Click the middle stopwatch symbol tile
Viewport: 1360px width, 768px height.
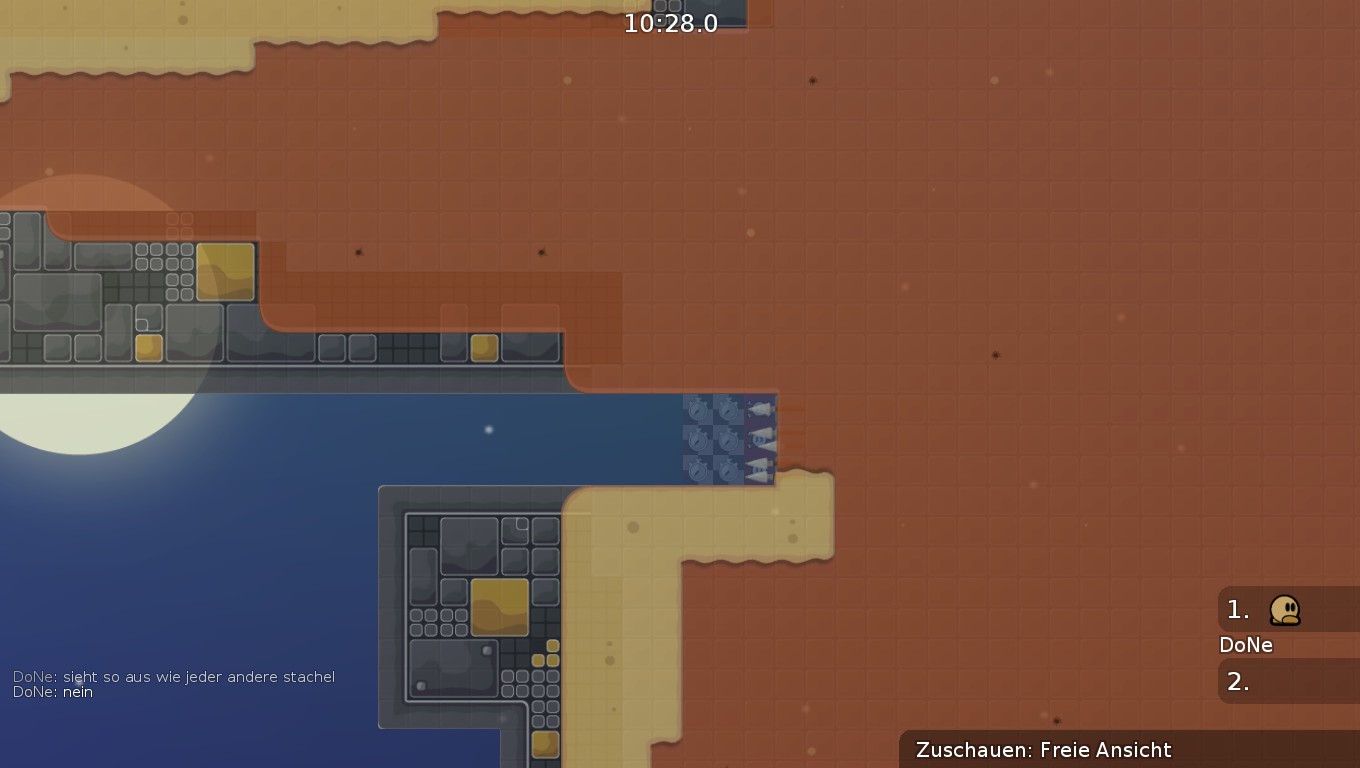[727, 440]
